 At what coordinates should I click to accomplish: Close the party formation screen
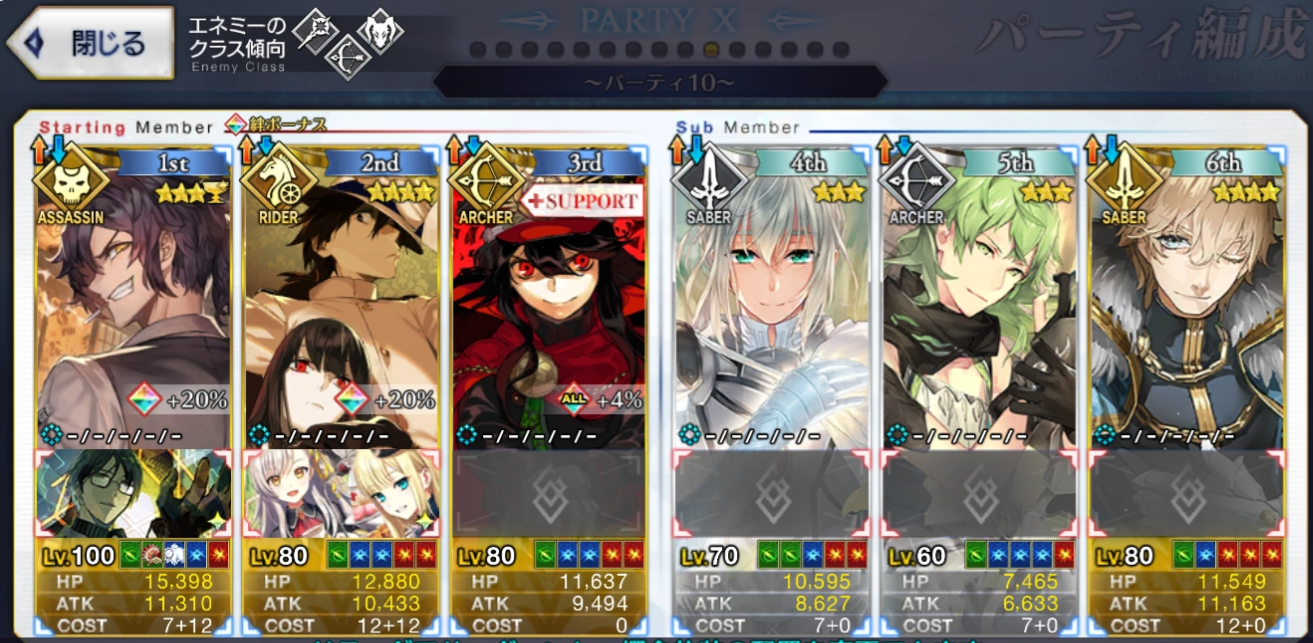[90, 44]
